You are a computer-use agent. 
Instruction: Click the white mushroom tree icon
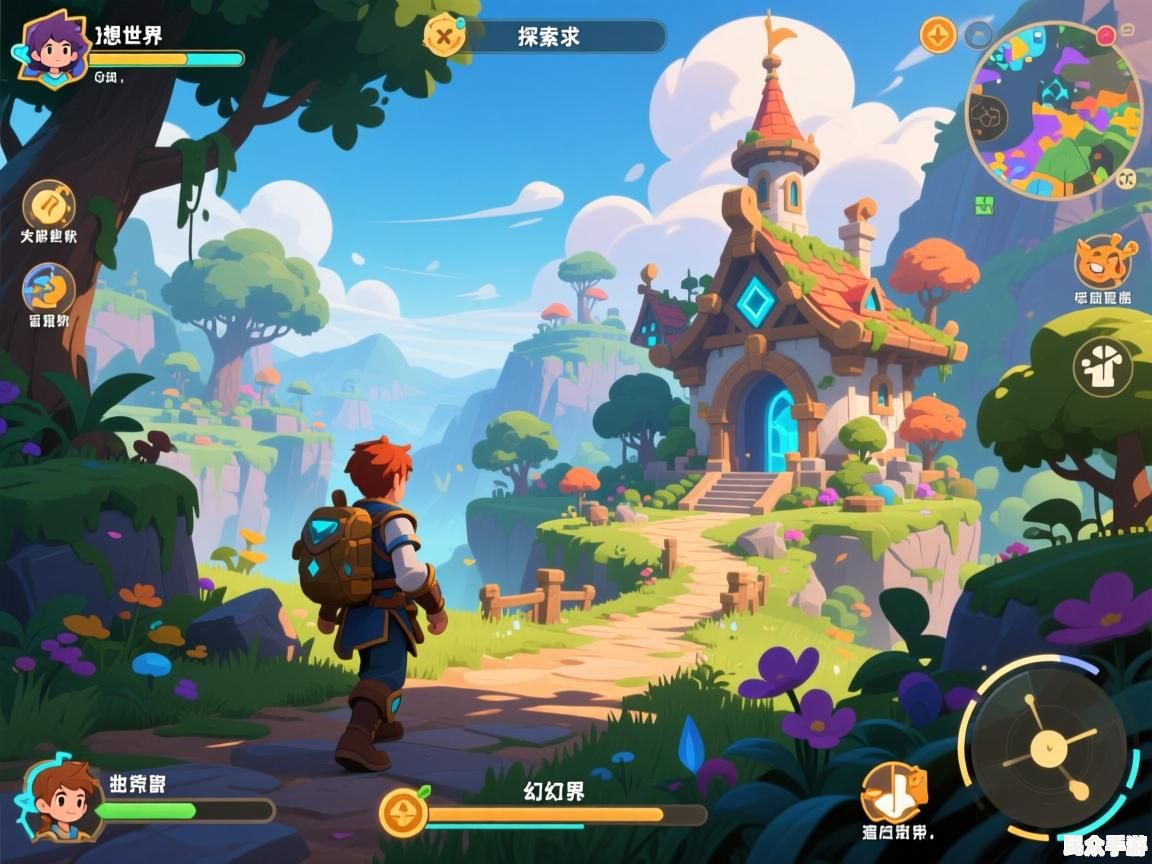click(x=1103, y=367)
